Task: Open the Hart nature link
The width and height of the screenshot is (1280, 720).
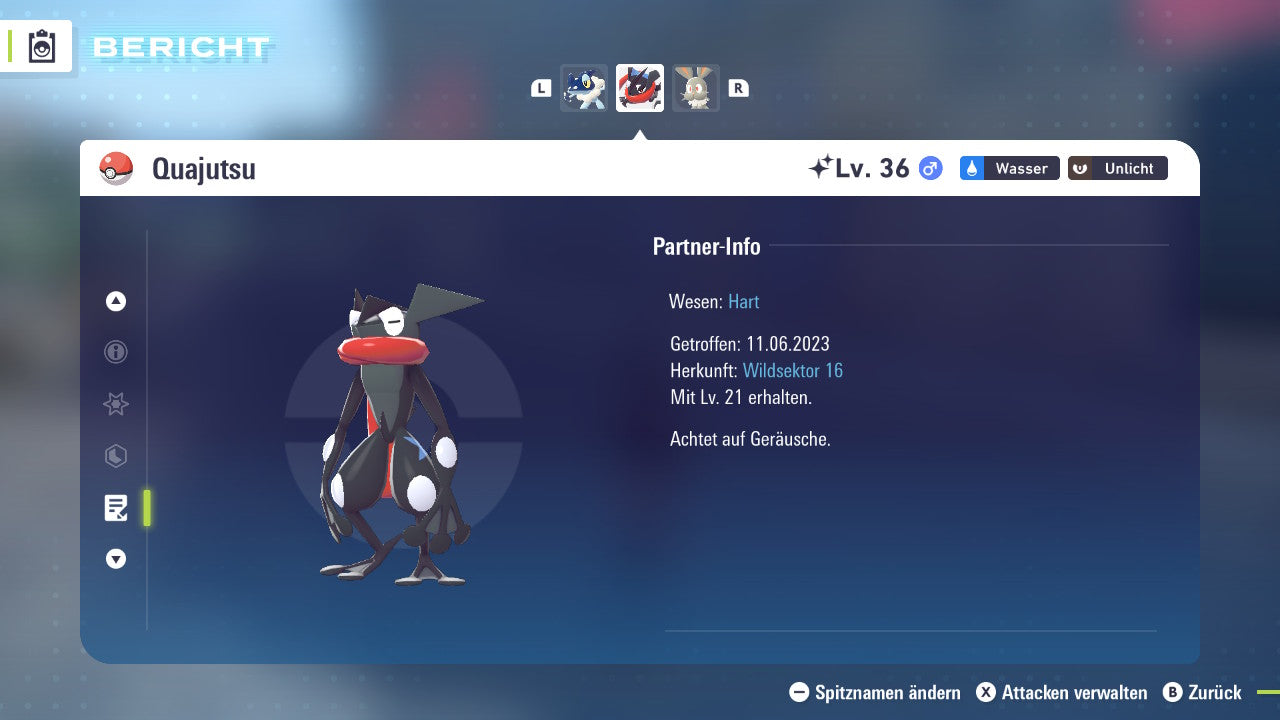Action: tap(743, 301)
